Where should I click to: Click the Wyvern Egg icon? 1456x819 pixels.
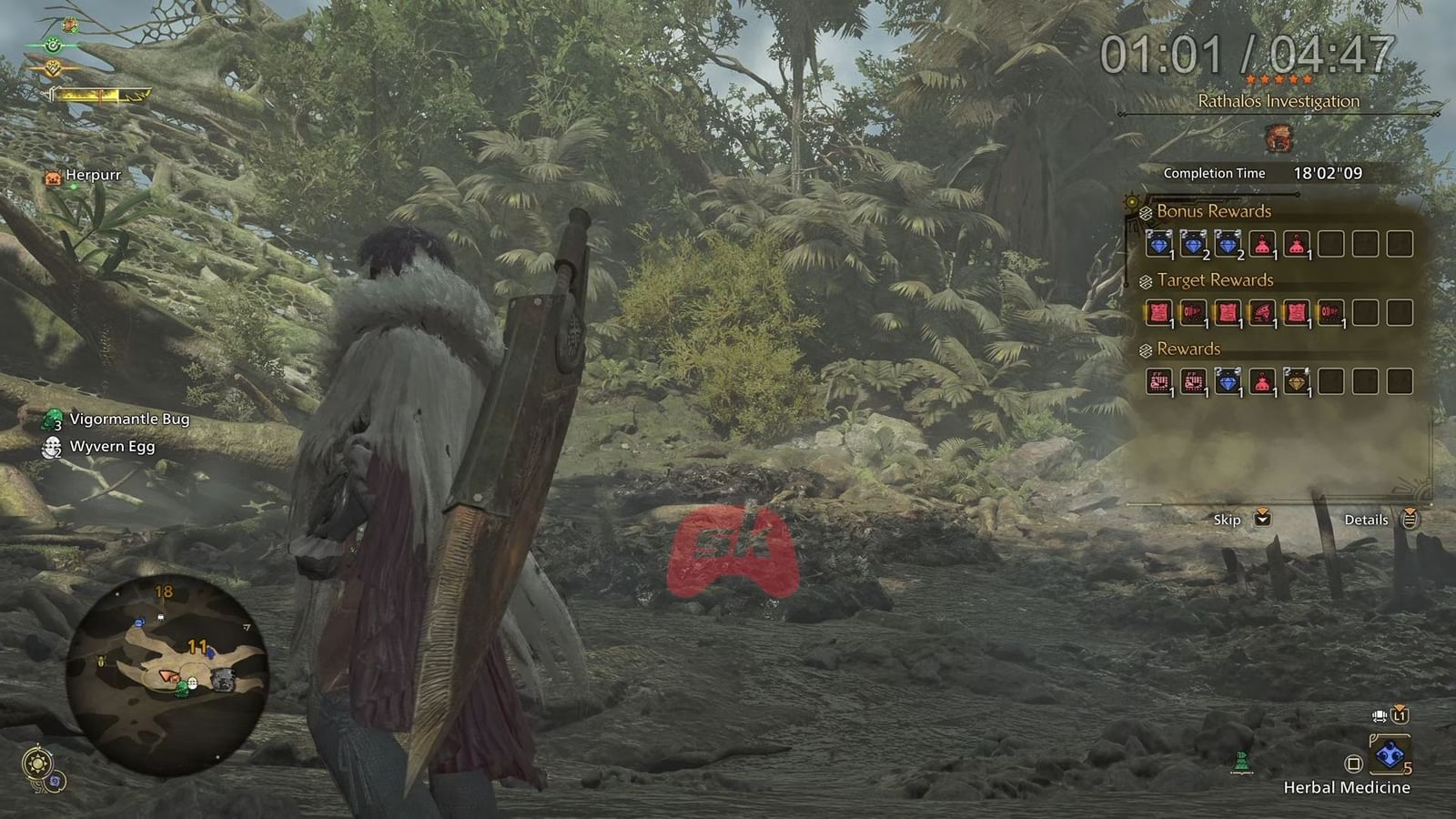click(x=50, y=447)
